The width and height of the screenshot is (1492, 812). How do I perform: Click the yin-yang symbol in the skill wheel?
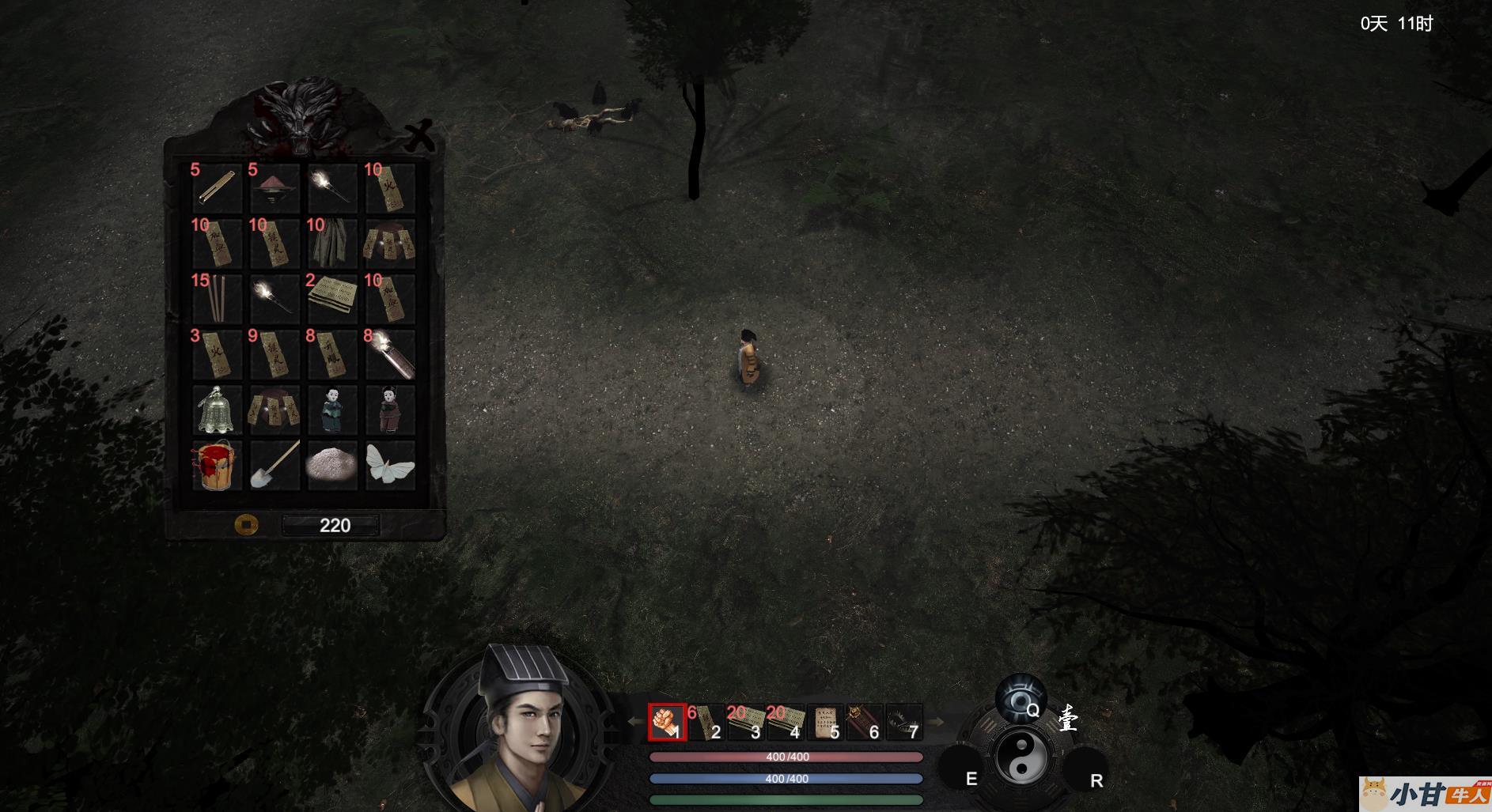pyautogui.click(x=1021, y=757)
